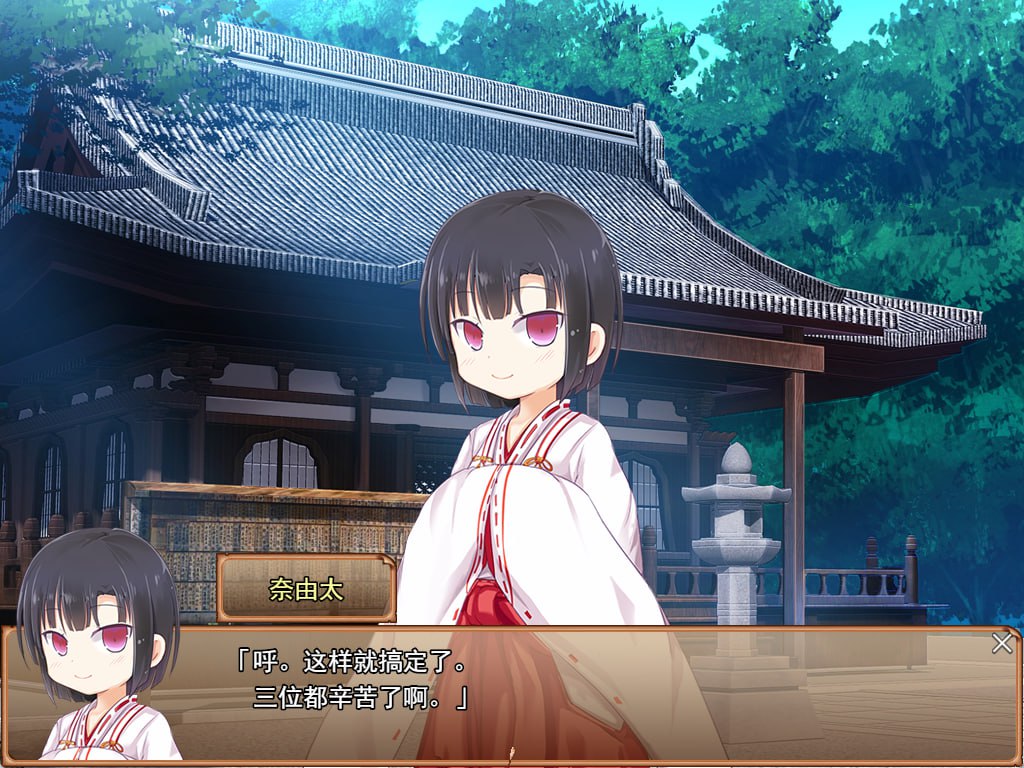Close the dialogue box with the X
The image size is (1024, 768).
point(1002,644)
